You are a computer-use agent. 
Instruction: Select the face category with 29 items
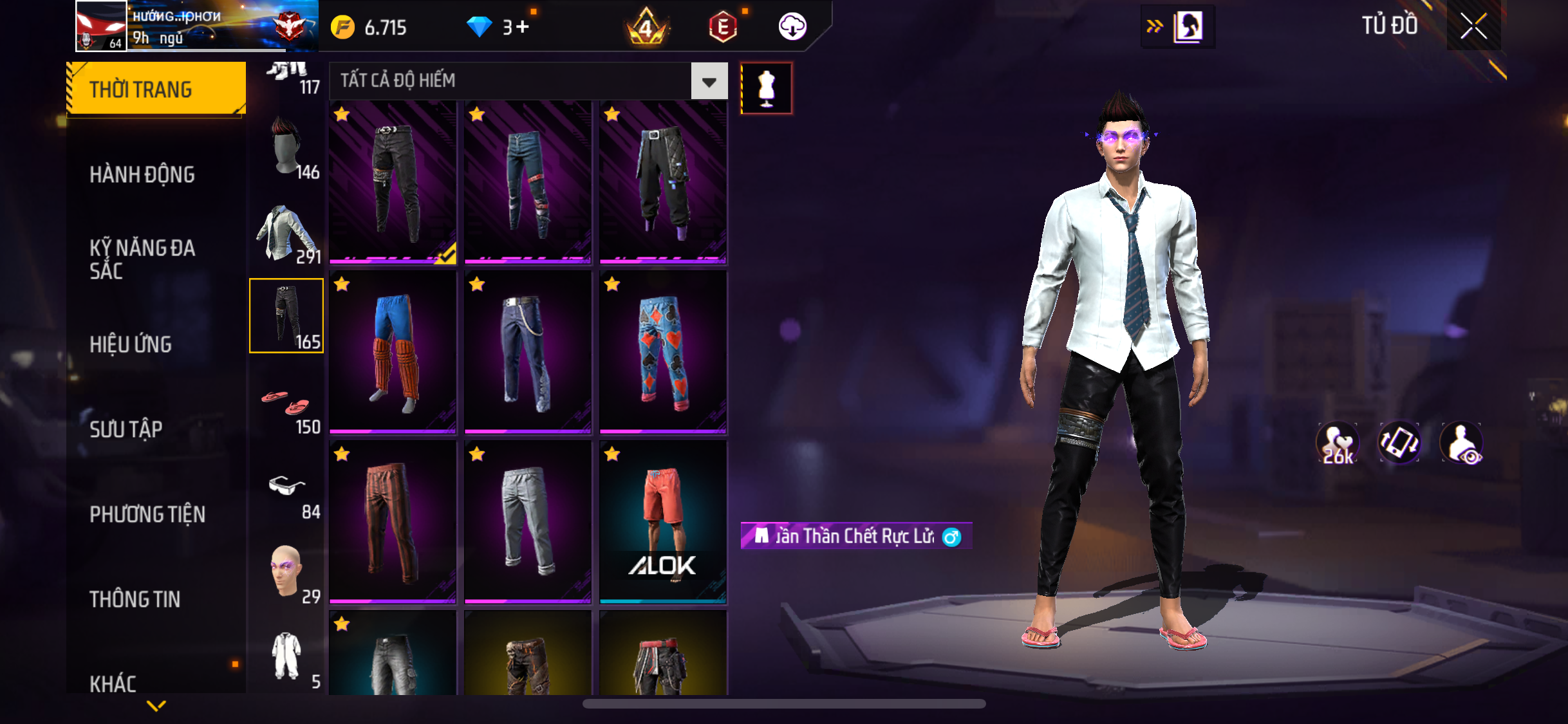(x=286, y=573)
